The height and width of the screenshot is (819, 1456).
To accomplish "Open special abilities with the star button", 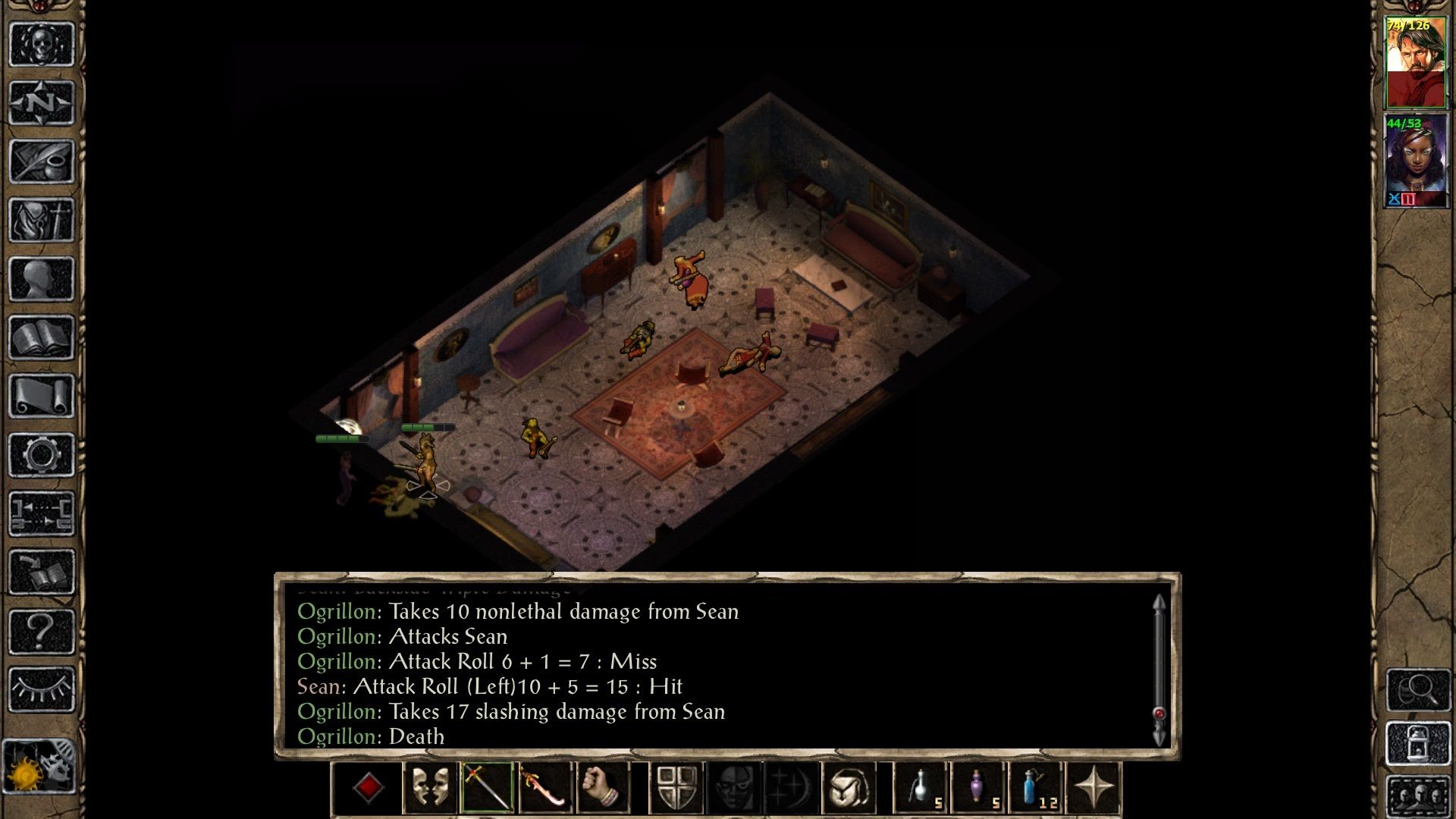I will coord(1093,789).
